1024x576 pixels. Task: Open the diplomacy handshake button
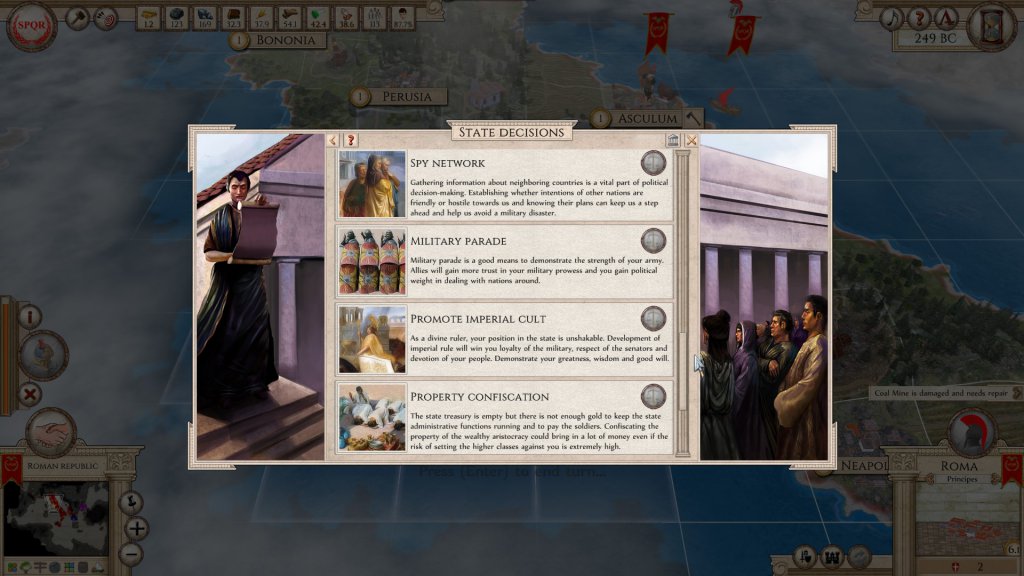pyautogui.click(x=50, y=433)
